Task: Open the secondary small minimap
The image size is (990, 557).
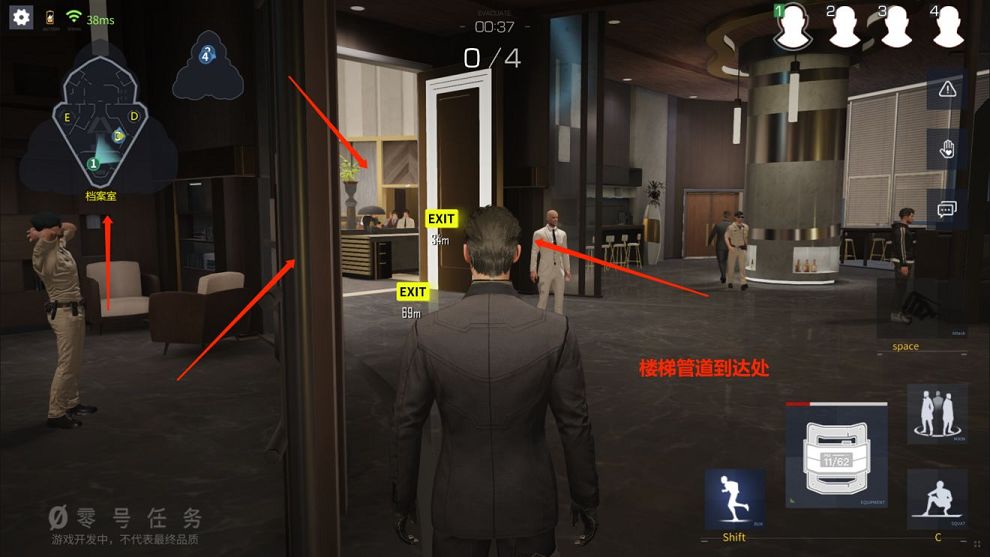Action: [207, 67]
